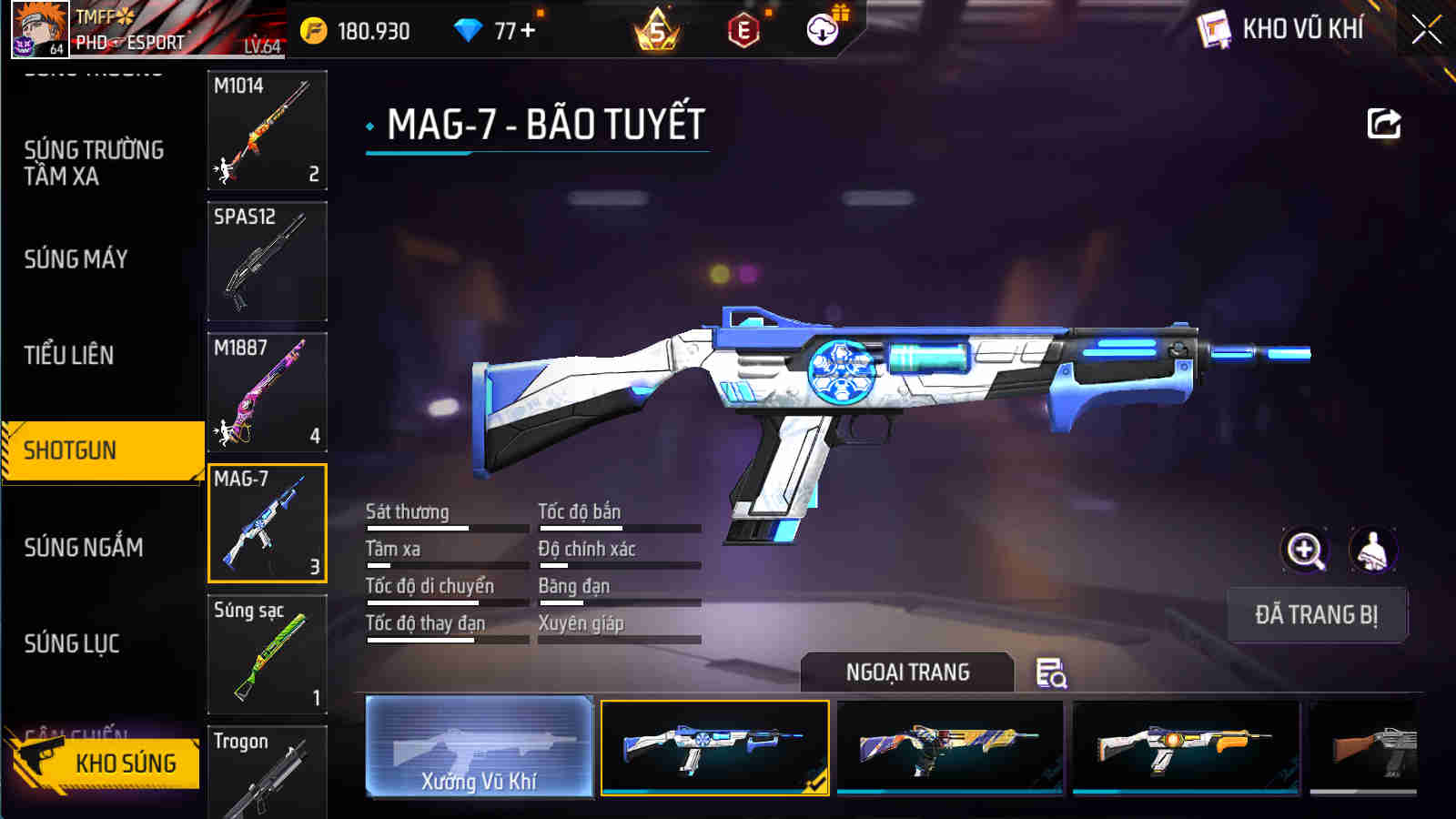
Task: Open the rank badge level 5 icon
Action: tap(657, 33)
